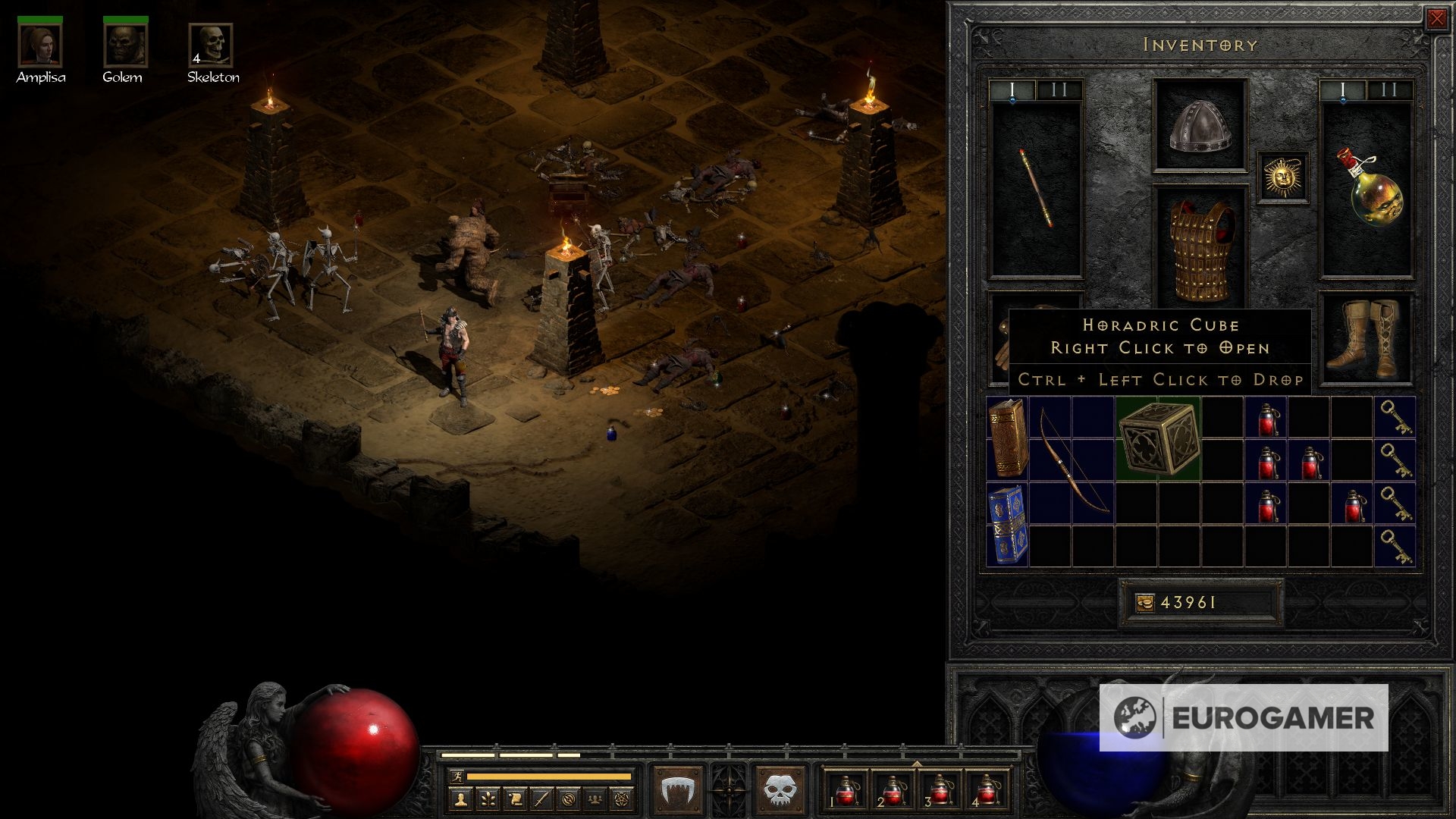
Task: Close the Inventory panel
Action: point(1436,19)
